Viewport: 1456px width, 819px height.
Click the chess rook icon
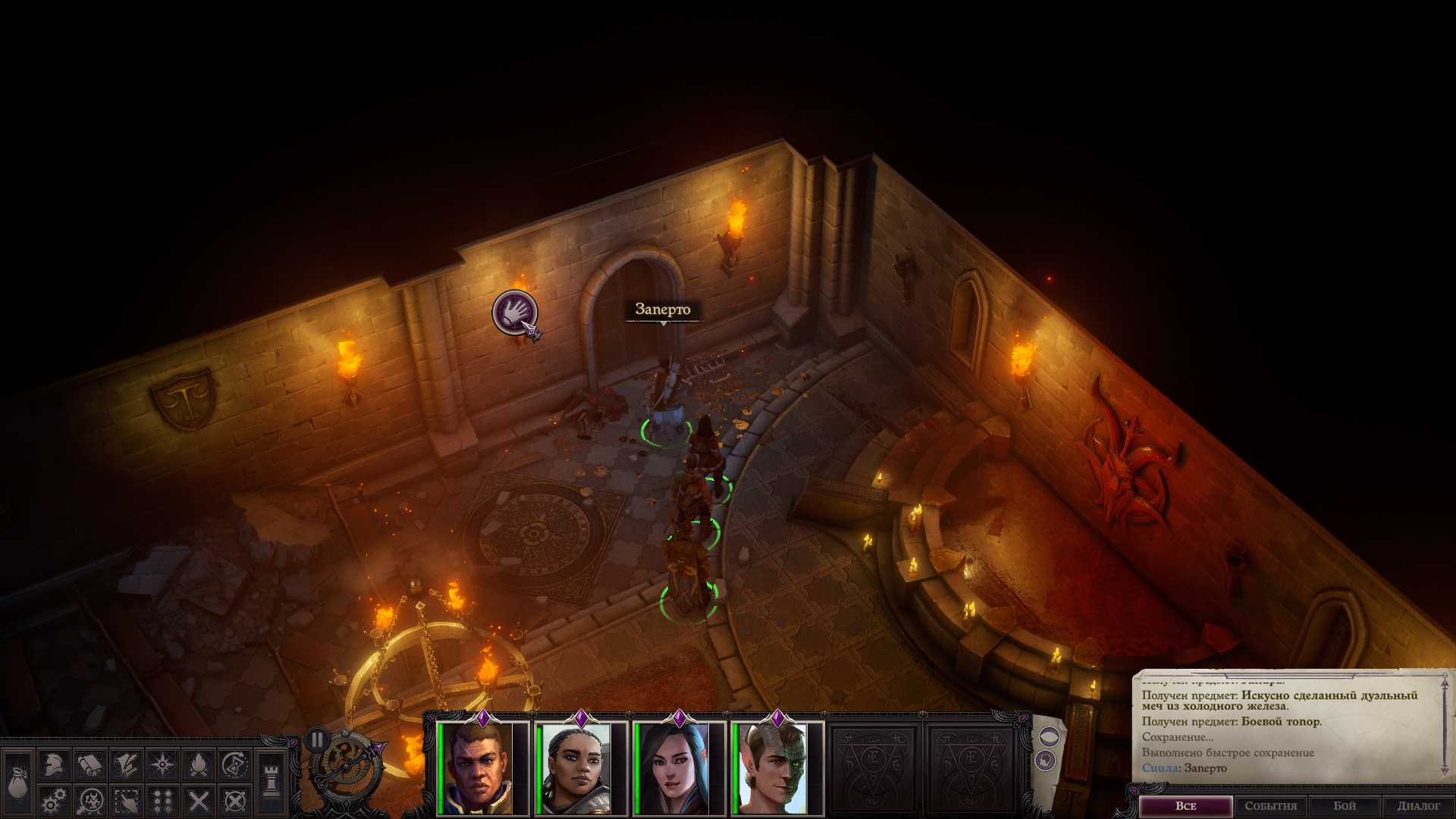point(271,781)
